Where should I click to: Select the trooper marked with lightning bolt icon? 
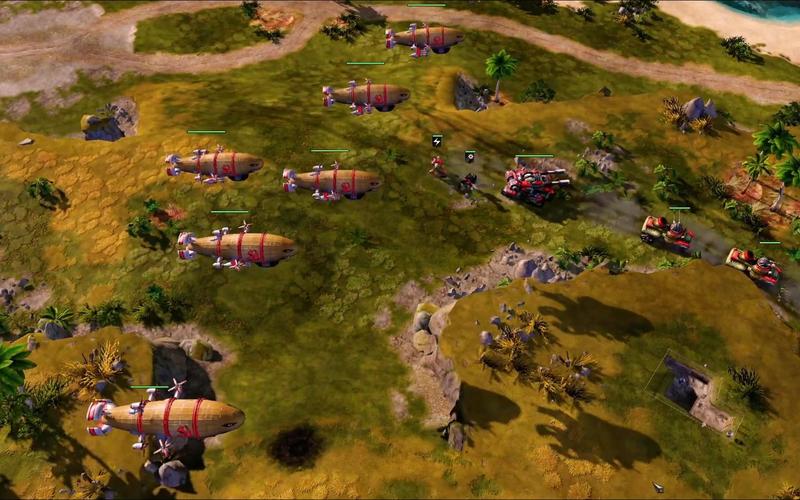point(438,164)
